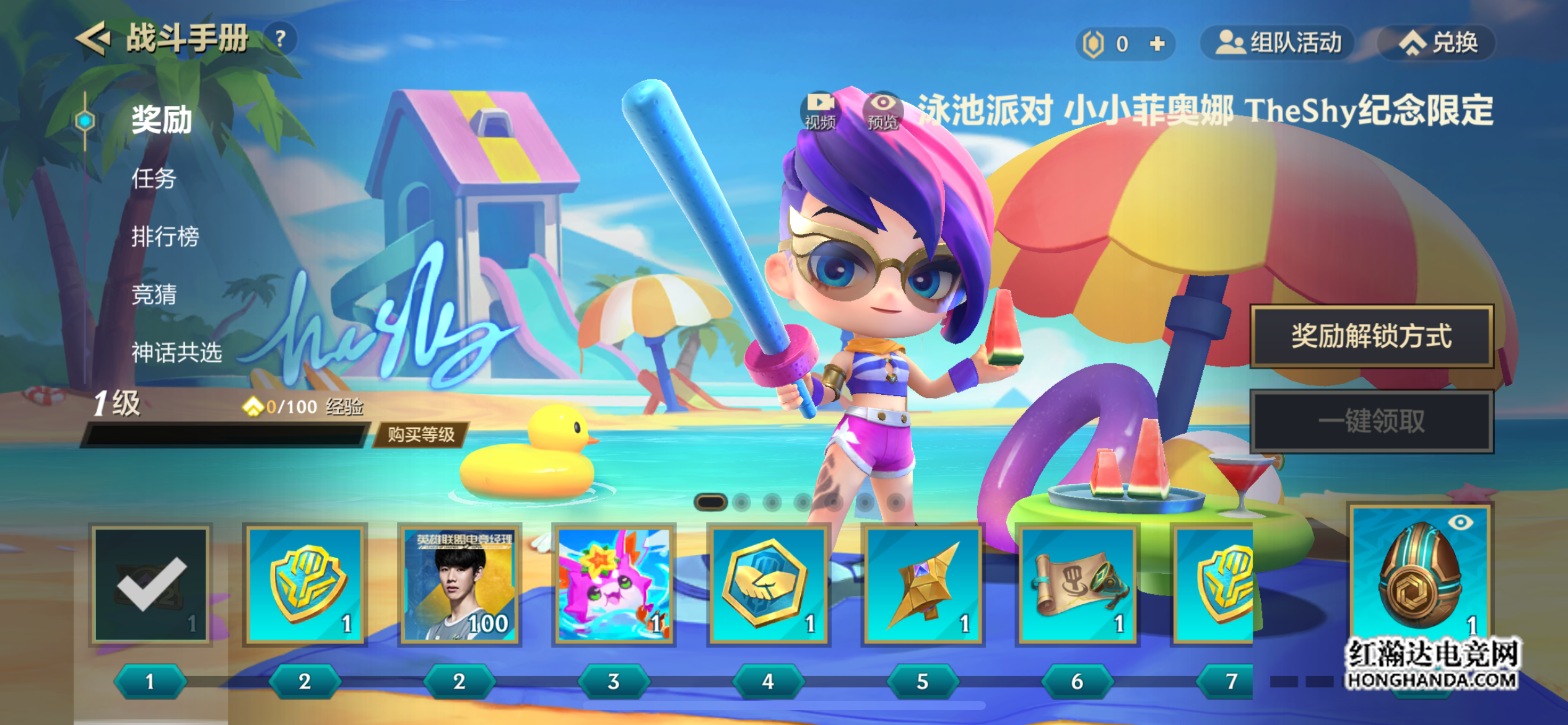Play the 视频 video preview
This screenshot has height=725, width=1568.
coord(820,112)
